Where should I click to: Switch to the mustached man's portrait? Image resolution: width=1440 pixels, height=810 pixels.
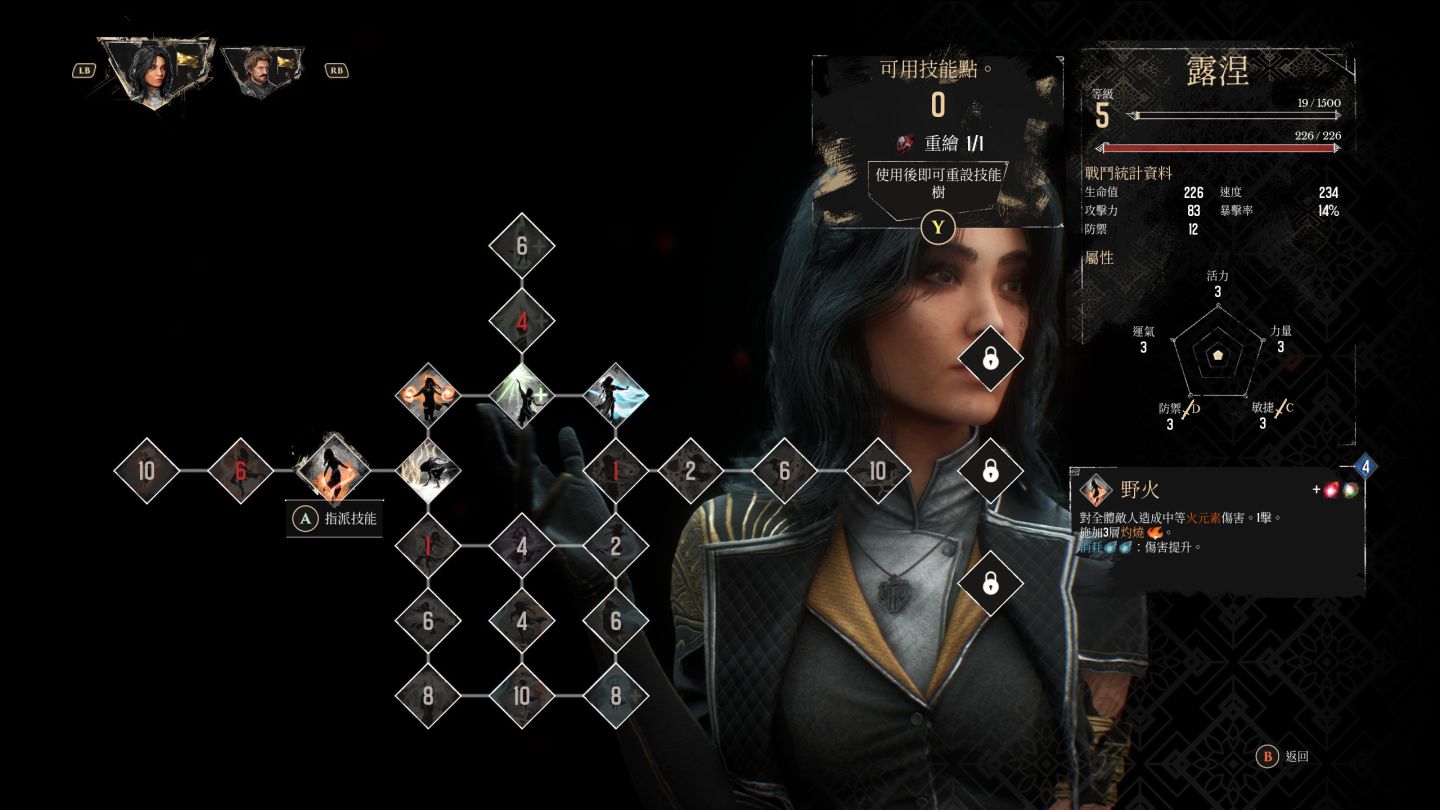262,72
